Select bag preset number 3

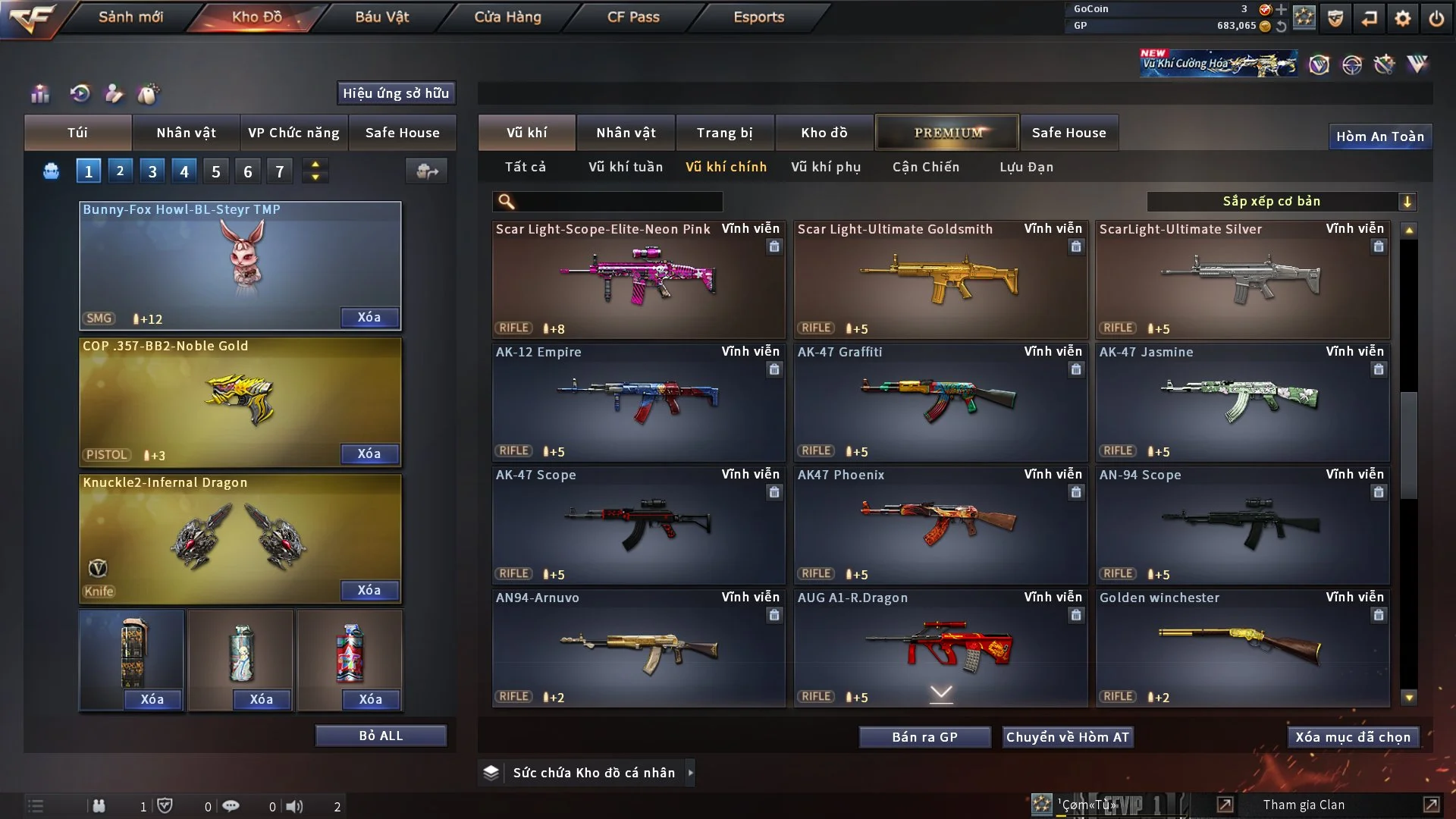click(x=152, y=171)
